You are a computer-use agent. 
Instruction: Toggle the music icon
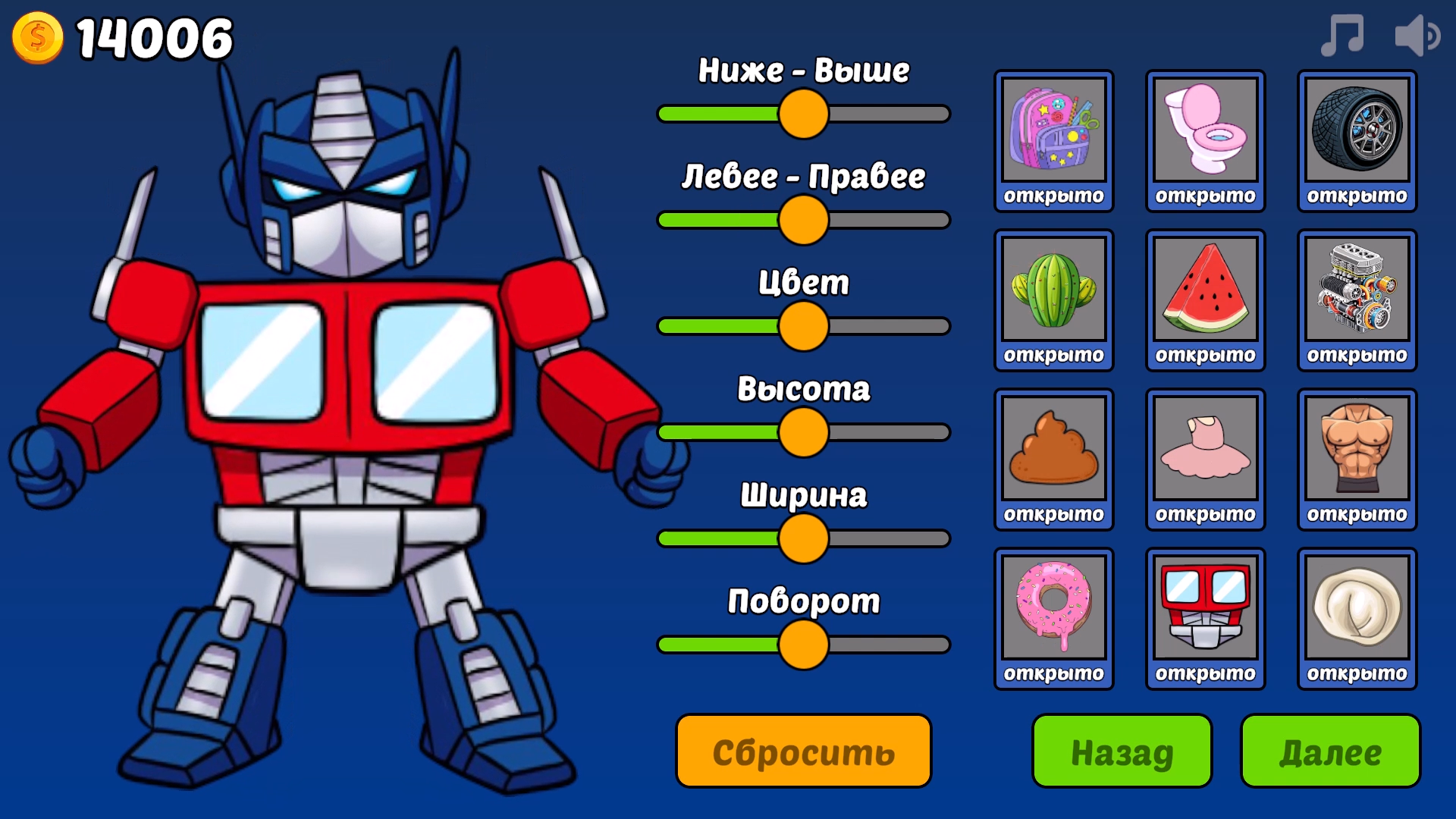(x=1343, y=33)
